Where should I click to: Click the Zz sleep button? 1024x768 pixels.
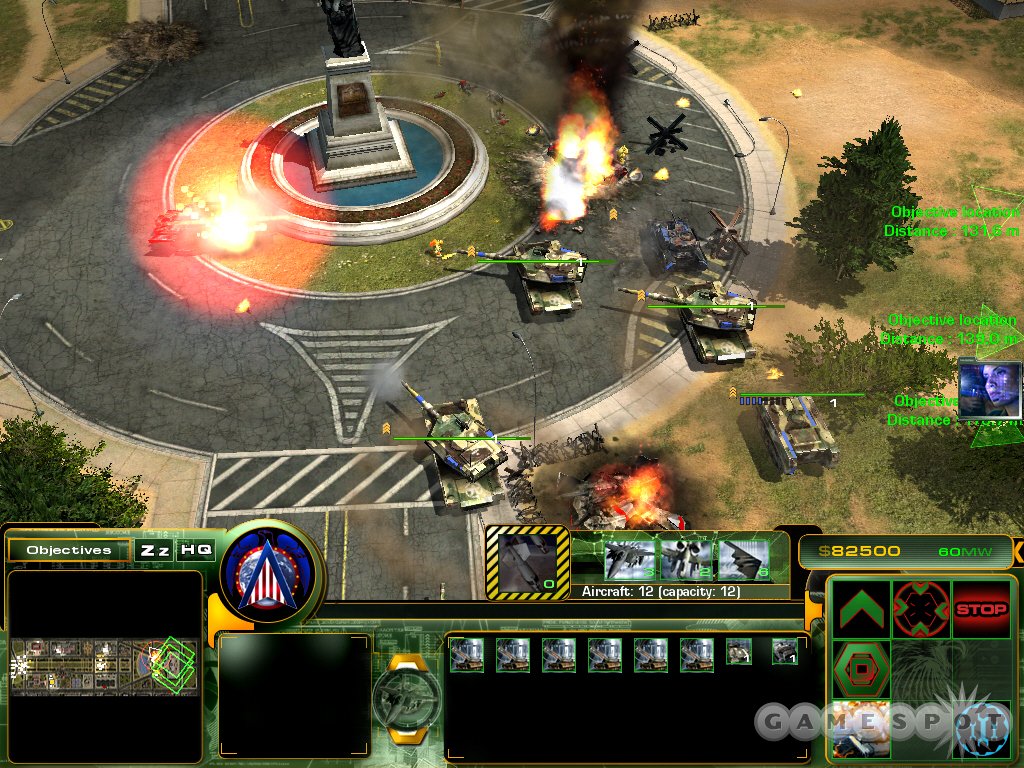154,550
